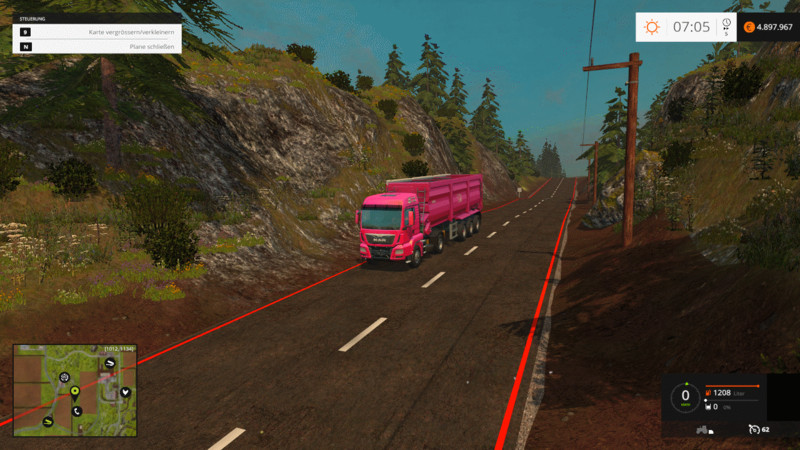This screenshot has height=450, width=800.
Task: Click the clock time-scale icon
Action: 726,24
